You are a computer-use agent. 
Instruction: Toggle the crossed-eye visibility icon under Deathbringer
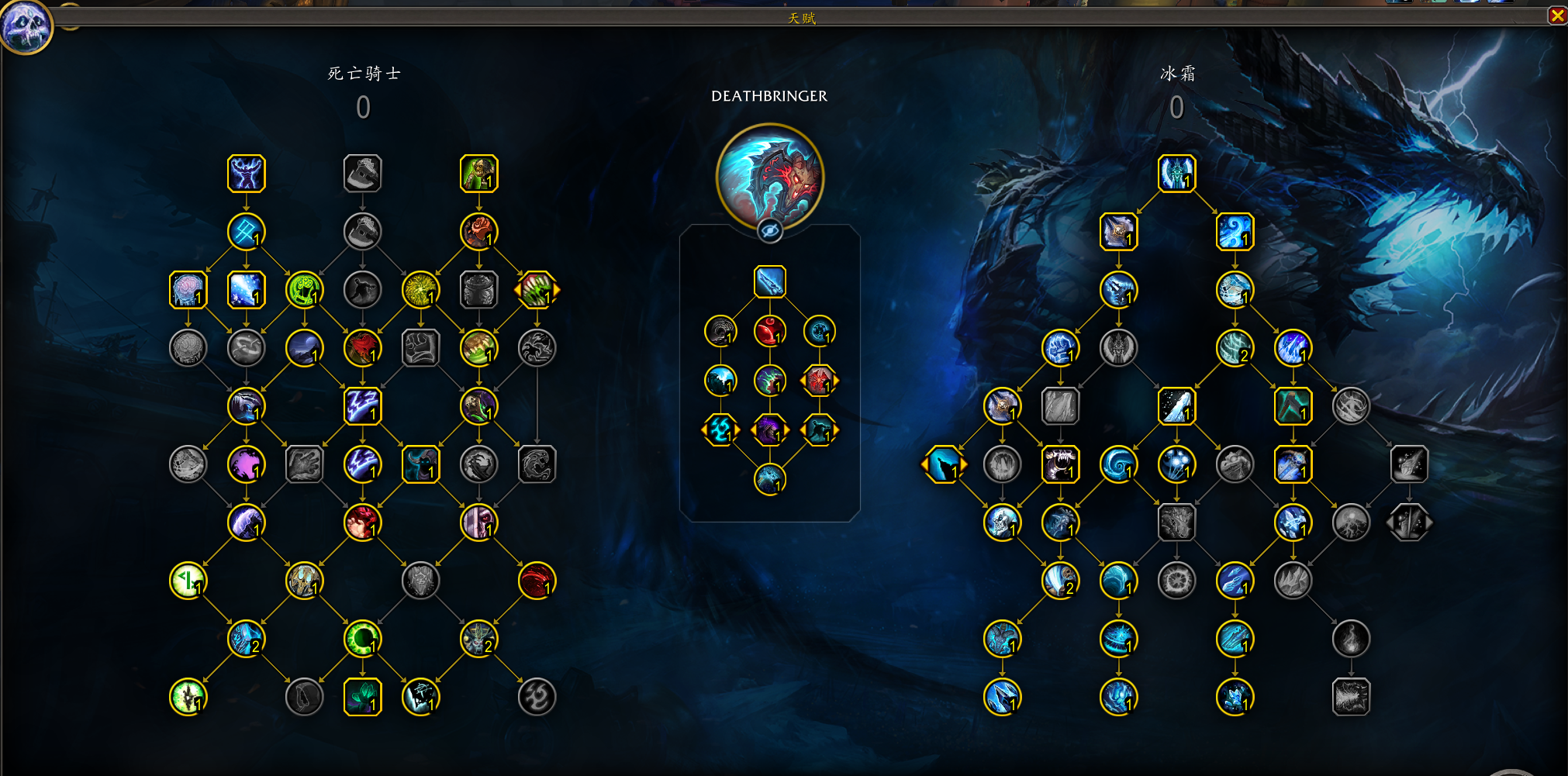[x=769, y=230]
